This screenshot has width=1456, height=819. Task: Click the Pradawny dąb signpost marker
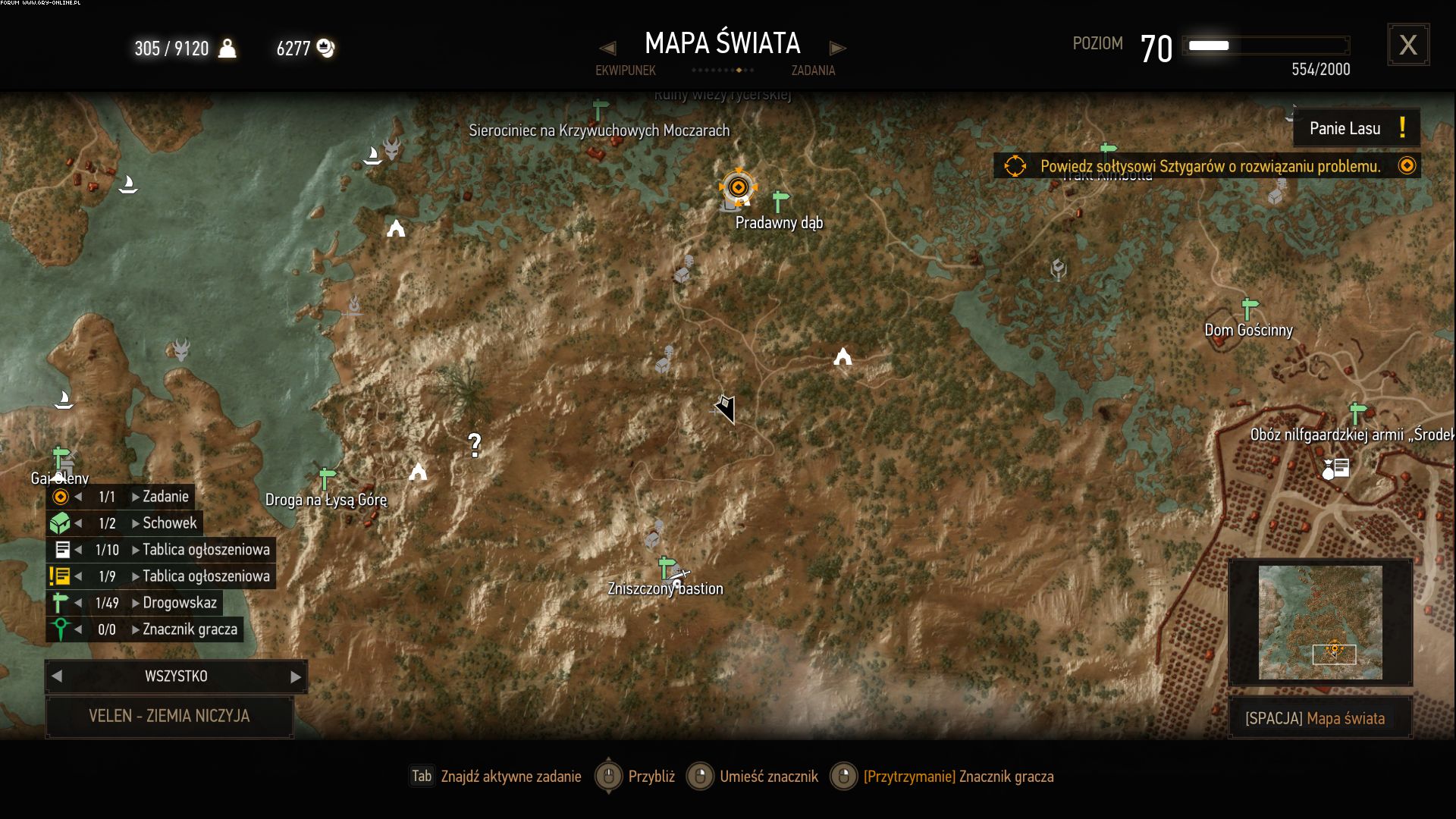pyautogui.click(x=780, y=202)
